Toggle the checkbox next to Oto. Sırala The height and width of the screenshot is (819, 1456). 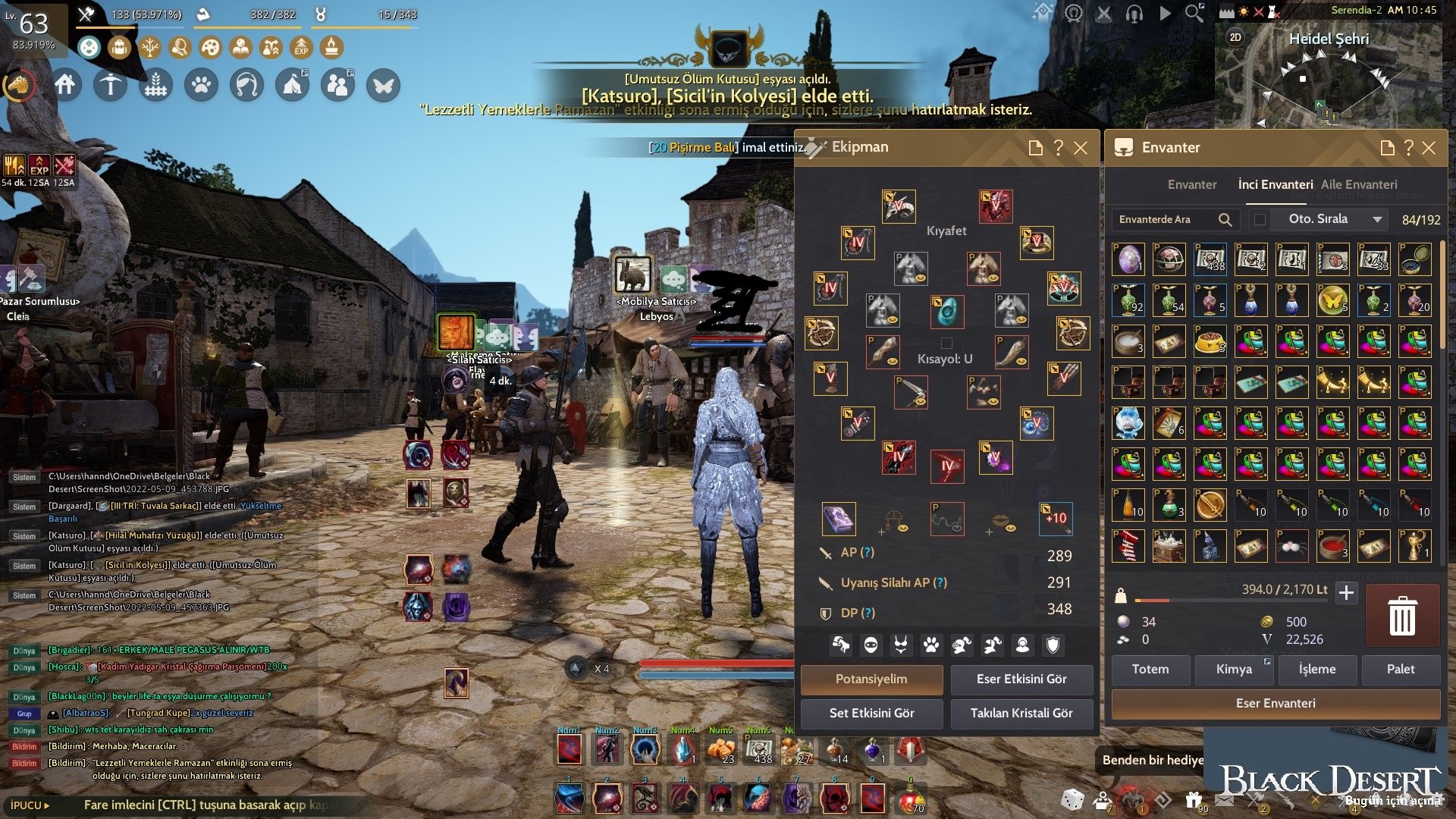(x=1259, y=219)
